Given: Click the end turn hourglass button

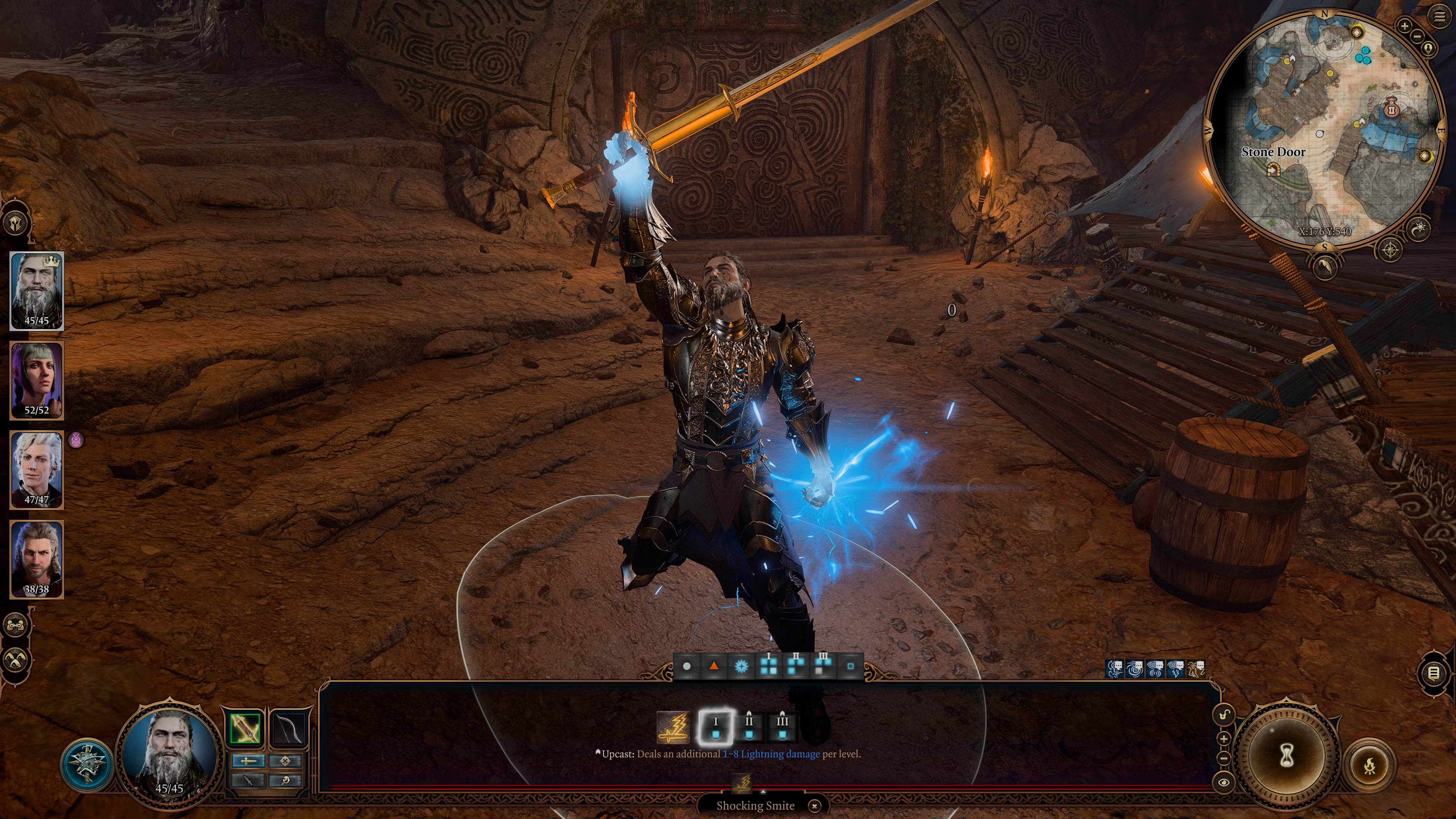Looking at the screenshot, I should 1287,756.
